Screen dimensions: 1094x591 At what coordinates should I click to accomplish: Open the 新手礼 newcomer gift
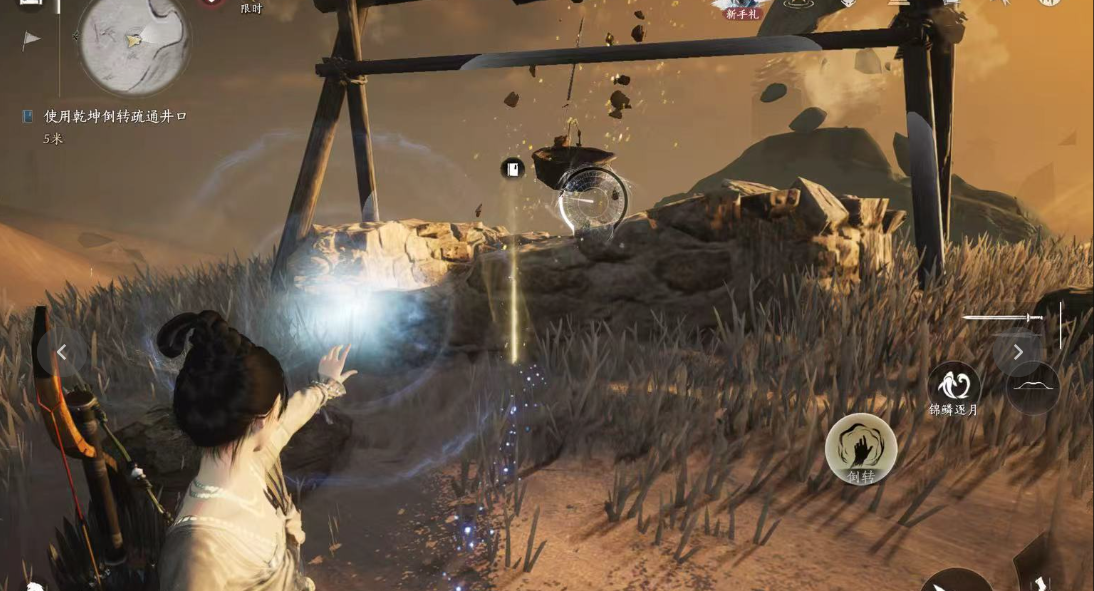[743, 8]
